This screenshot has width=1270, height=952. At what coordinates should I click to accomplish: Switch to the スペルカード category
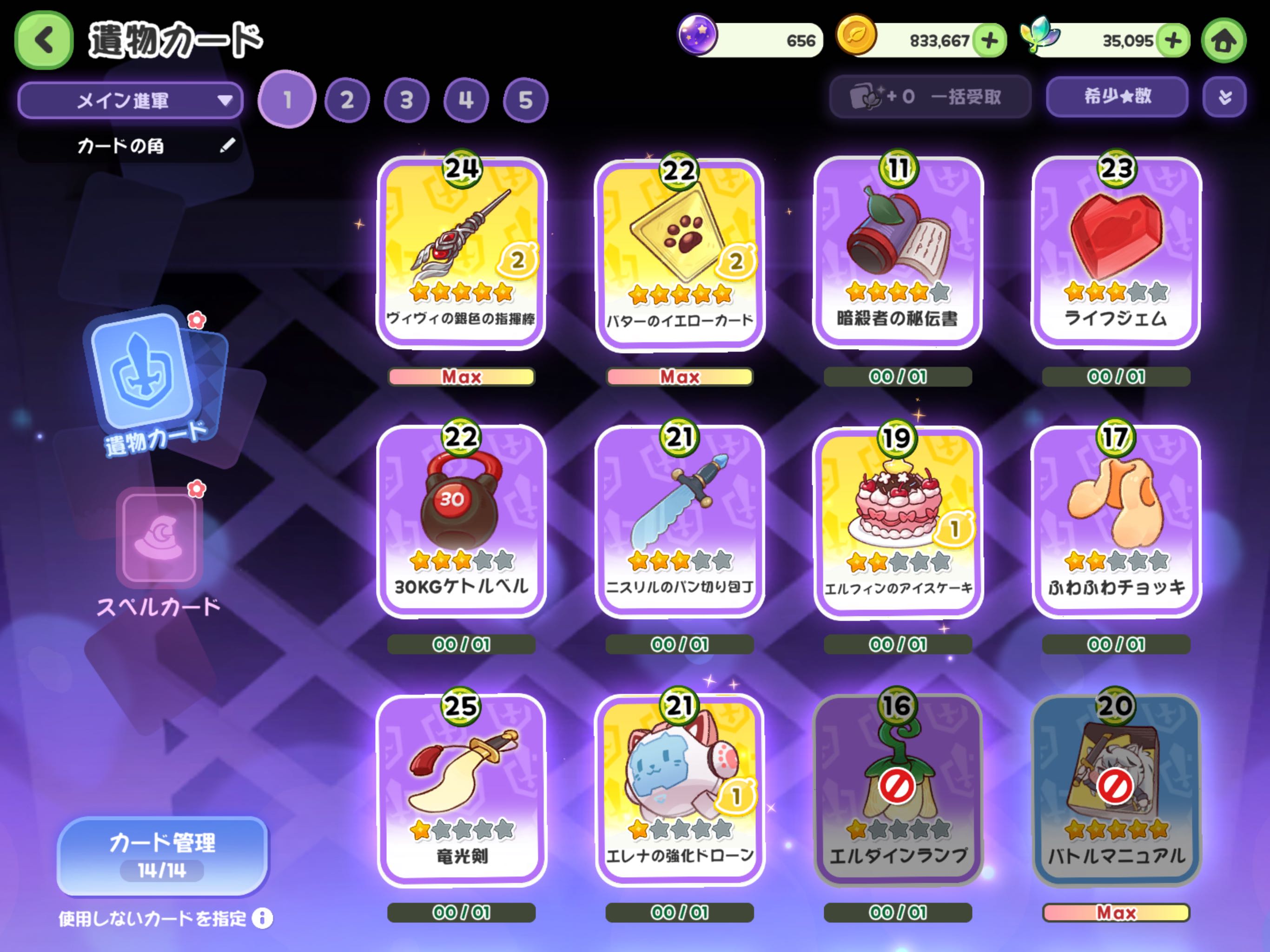click(x=159, y=551)
